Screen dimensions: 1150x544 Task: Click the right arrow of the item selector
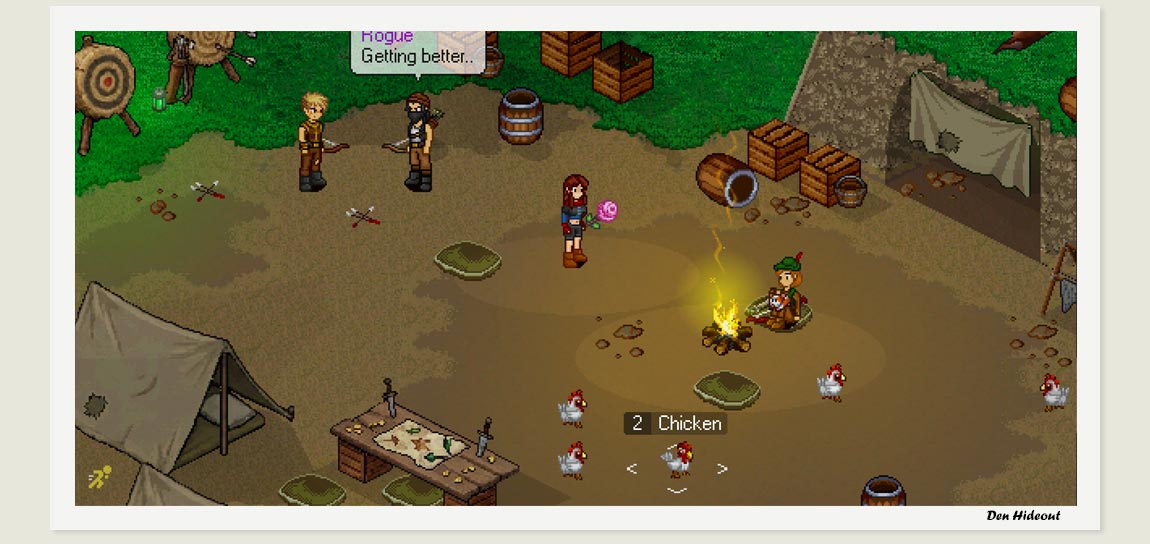coord(722,468)
